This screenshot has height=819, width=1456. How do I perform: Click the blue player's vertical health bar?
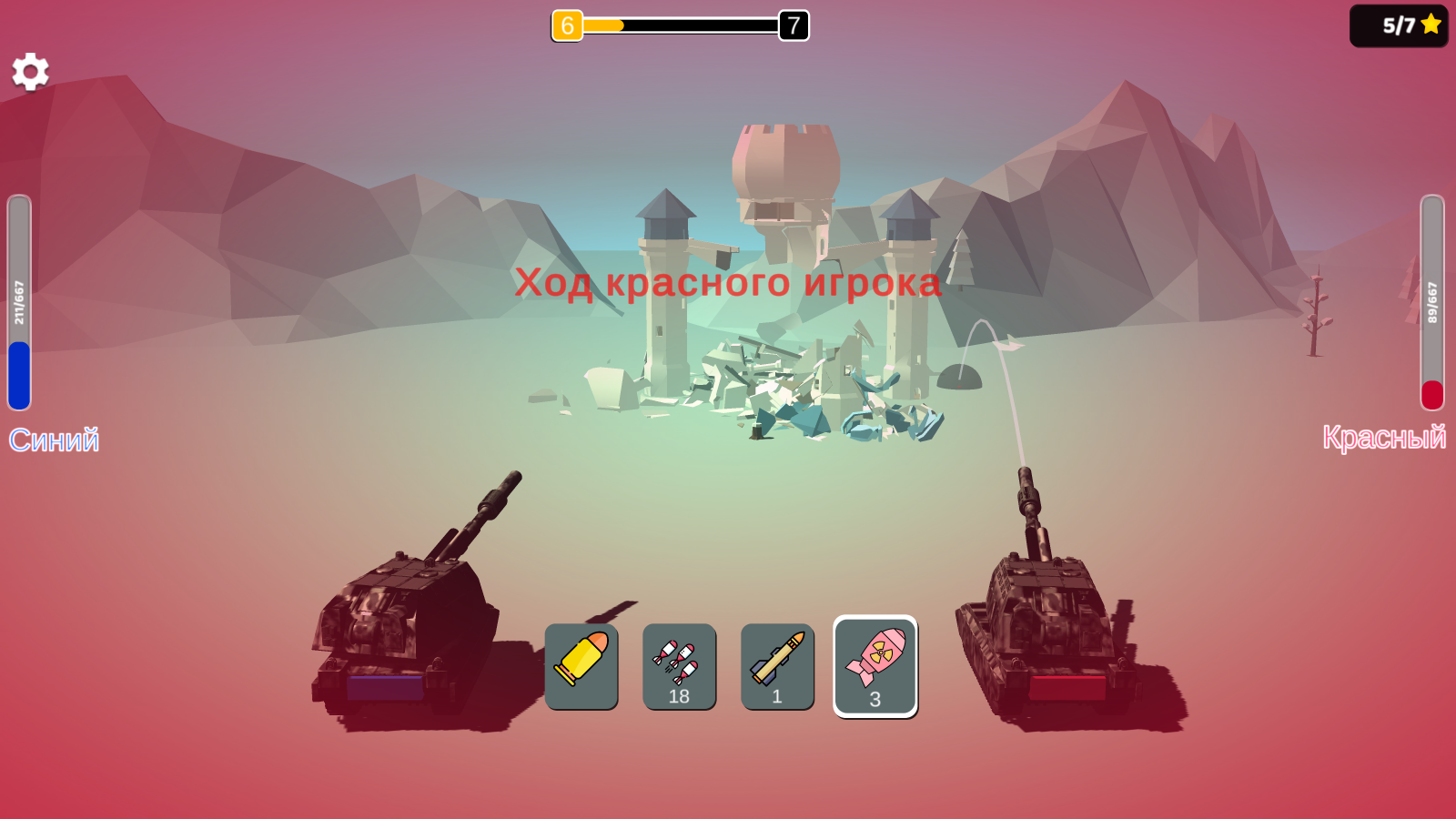pos(18,300)
